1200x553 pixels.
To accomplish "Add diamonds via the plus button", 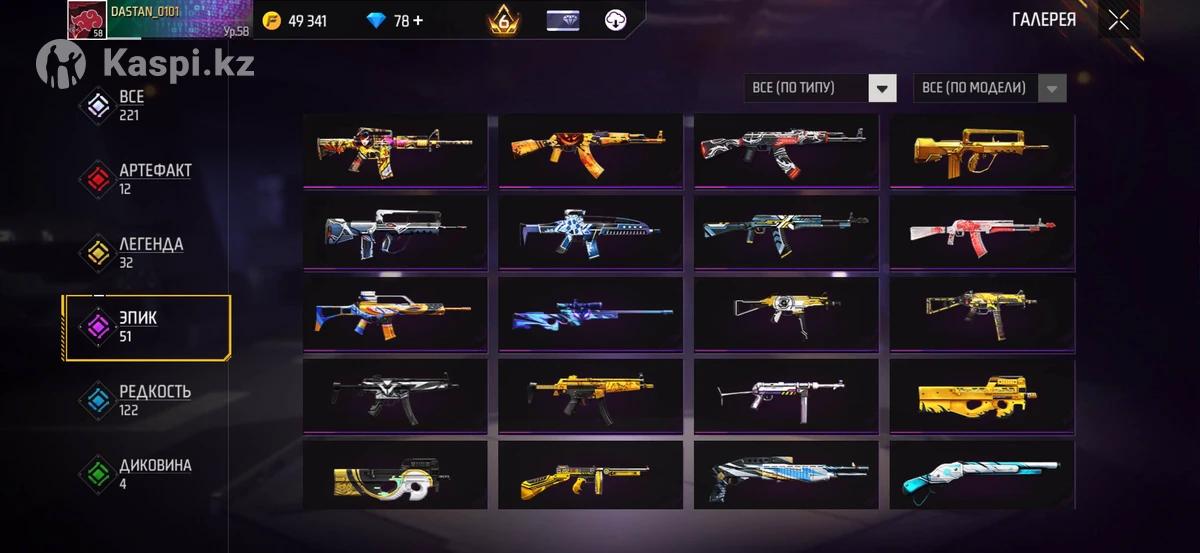I will [x=416, y=21].
